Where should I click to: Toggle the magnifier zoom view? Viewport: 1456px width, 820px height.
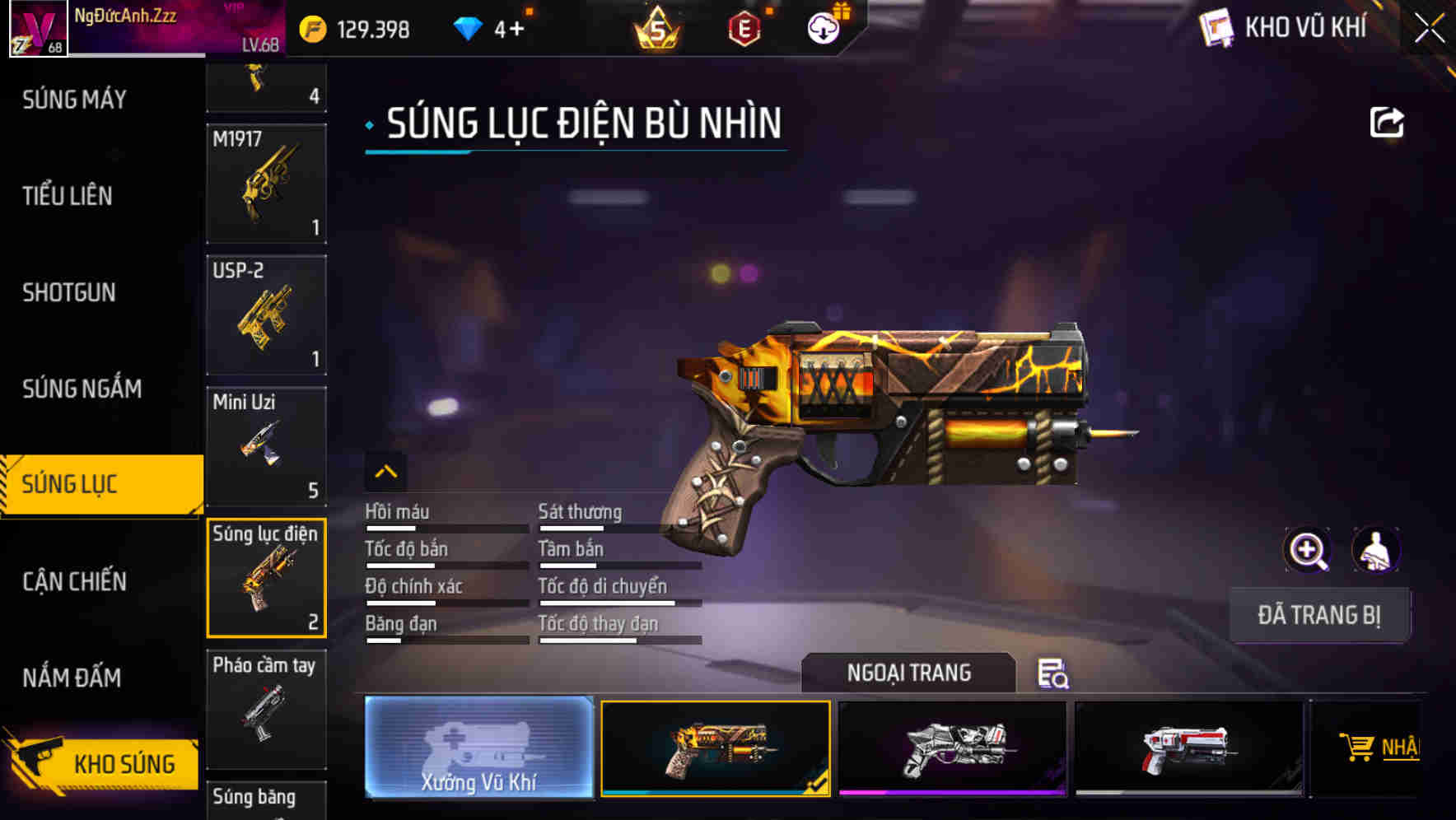pos(1308,549)
